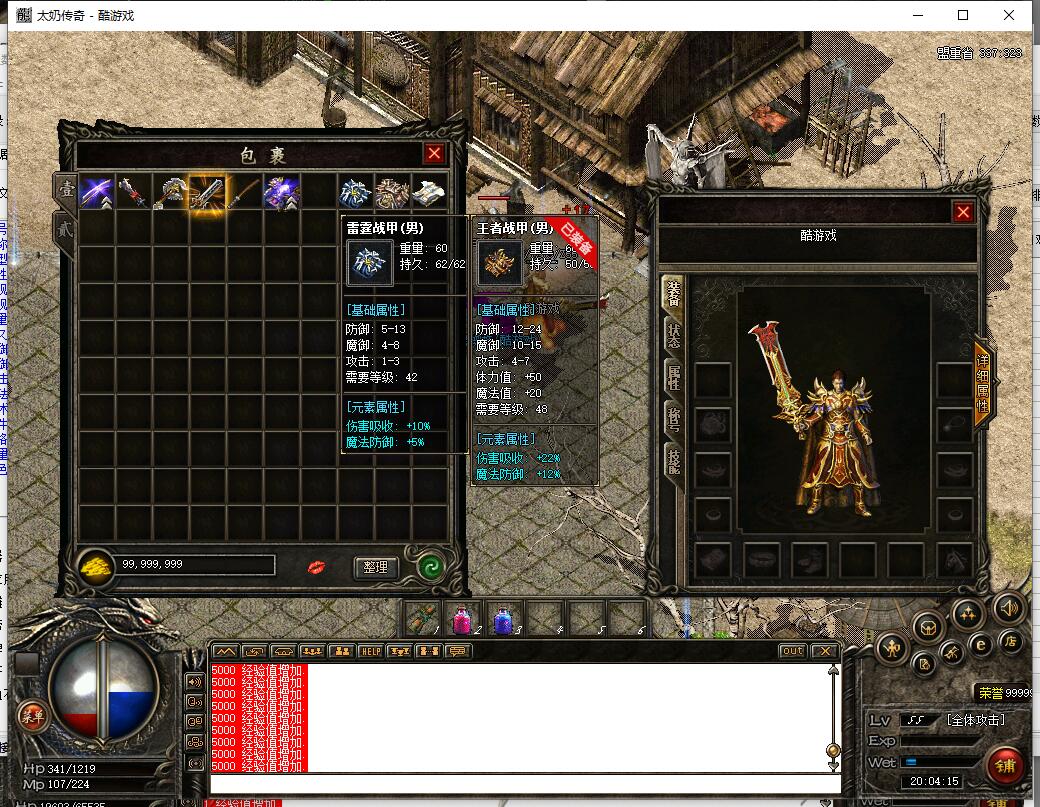
Task: Close the 包裹 inventory window
Action: click(x=433, y=154)
